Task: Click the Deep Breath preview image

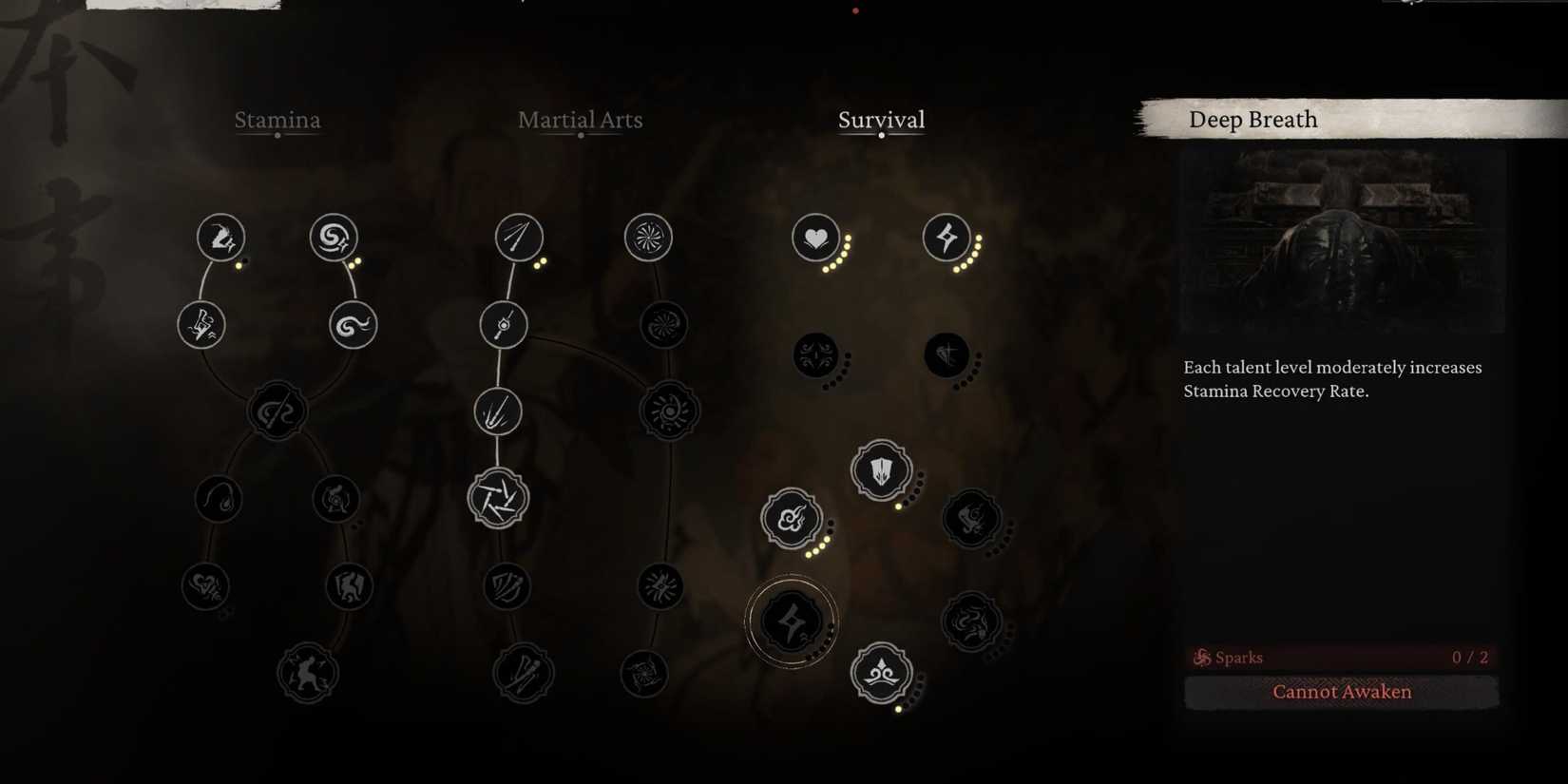Action: pos(1340,238)
